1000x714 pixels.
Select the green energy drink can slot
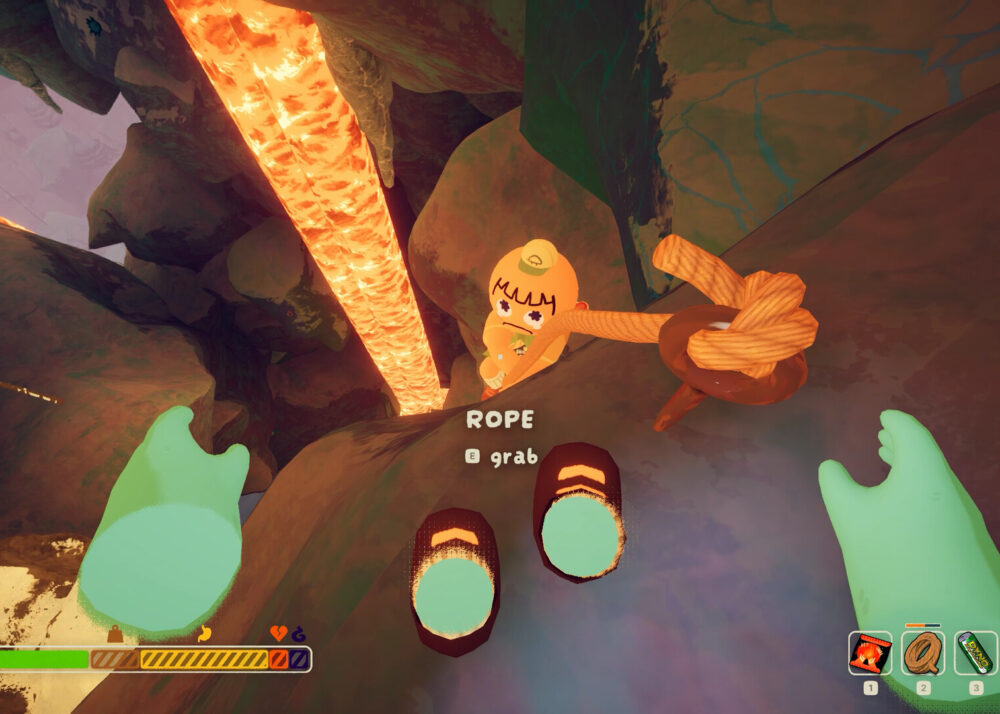click(975, 653)
